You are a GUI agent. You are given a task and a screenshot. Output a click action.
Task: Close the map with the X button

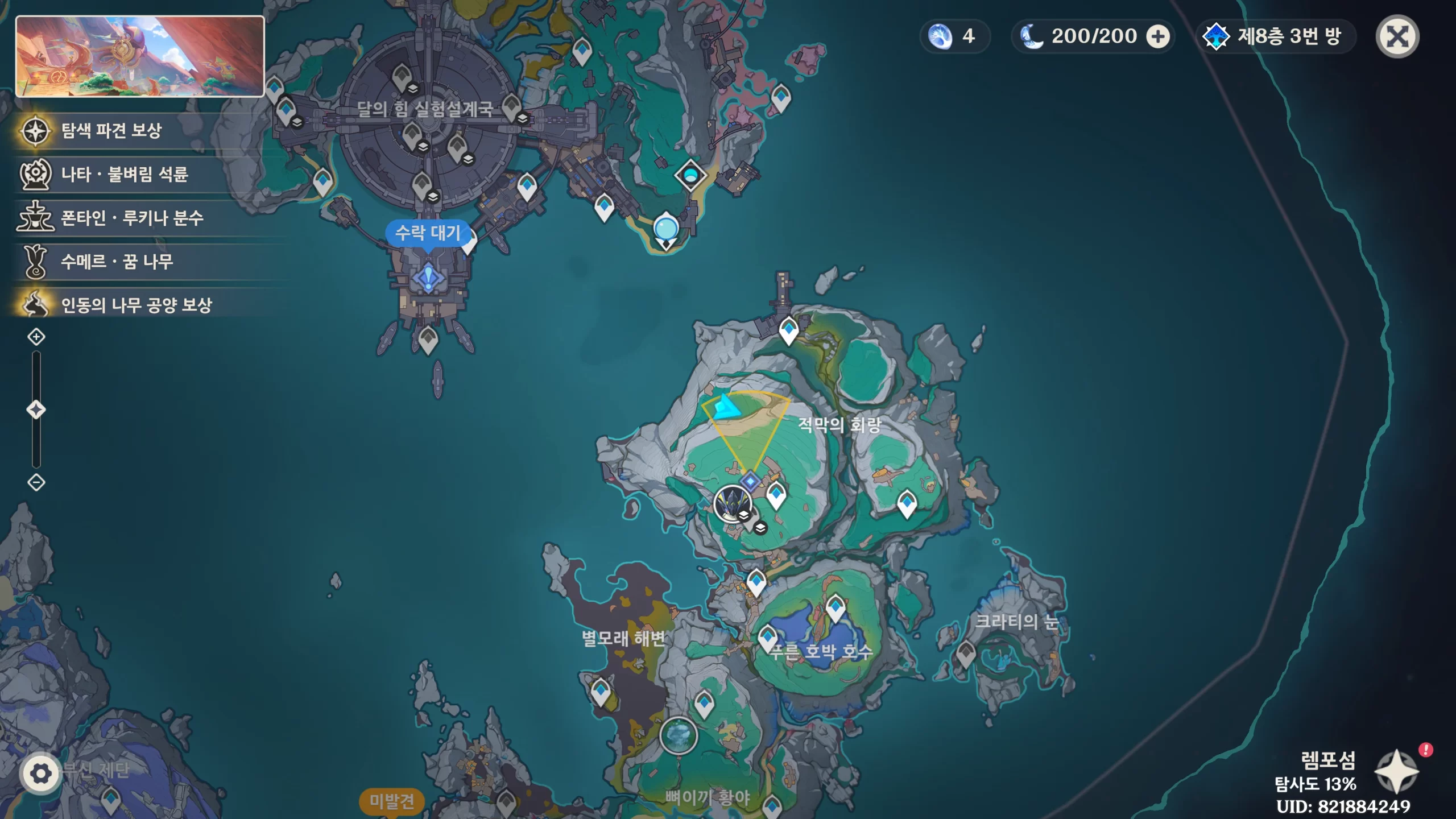tap(1397, 37)
